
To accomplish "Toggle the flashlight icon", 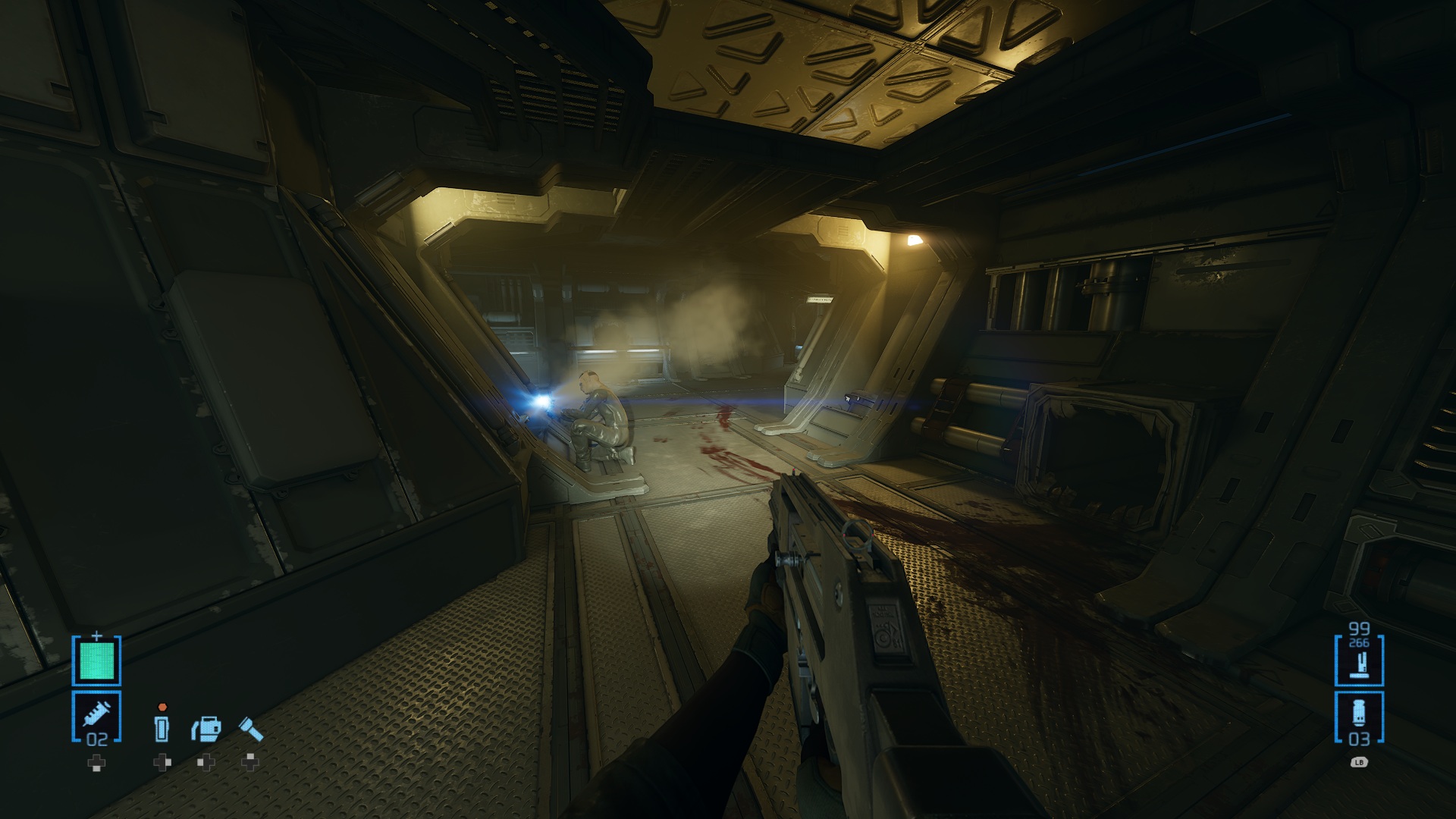I will click(x=251, y=729).
